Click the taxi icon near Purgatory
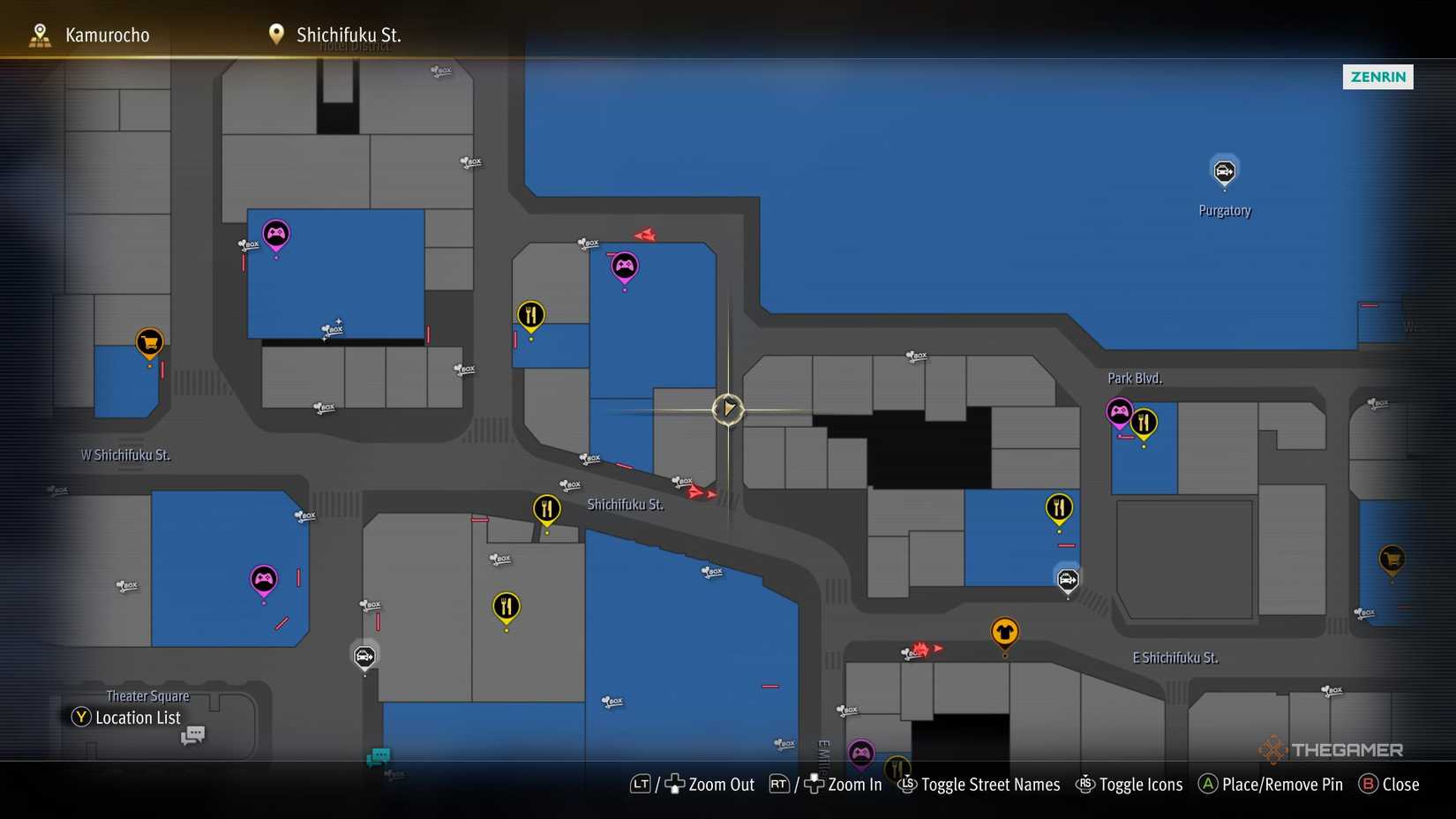 1224,169
